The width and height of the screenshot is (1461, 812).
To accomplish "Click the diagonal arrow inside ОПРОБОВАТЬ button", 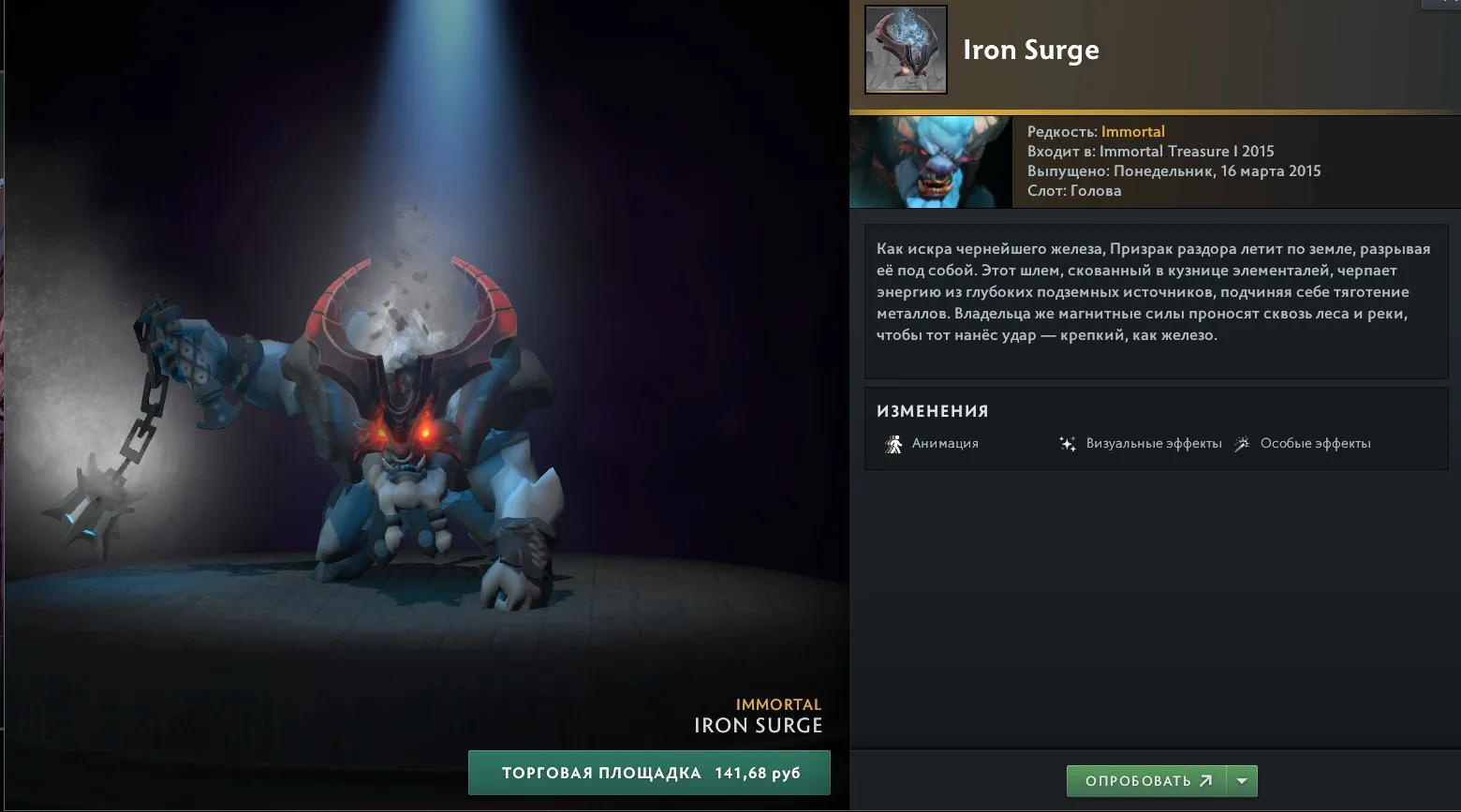I will click(x=1205, y=779).
